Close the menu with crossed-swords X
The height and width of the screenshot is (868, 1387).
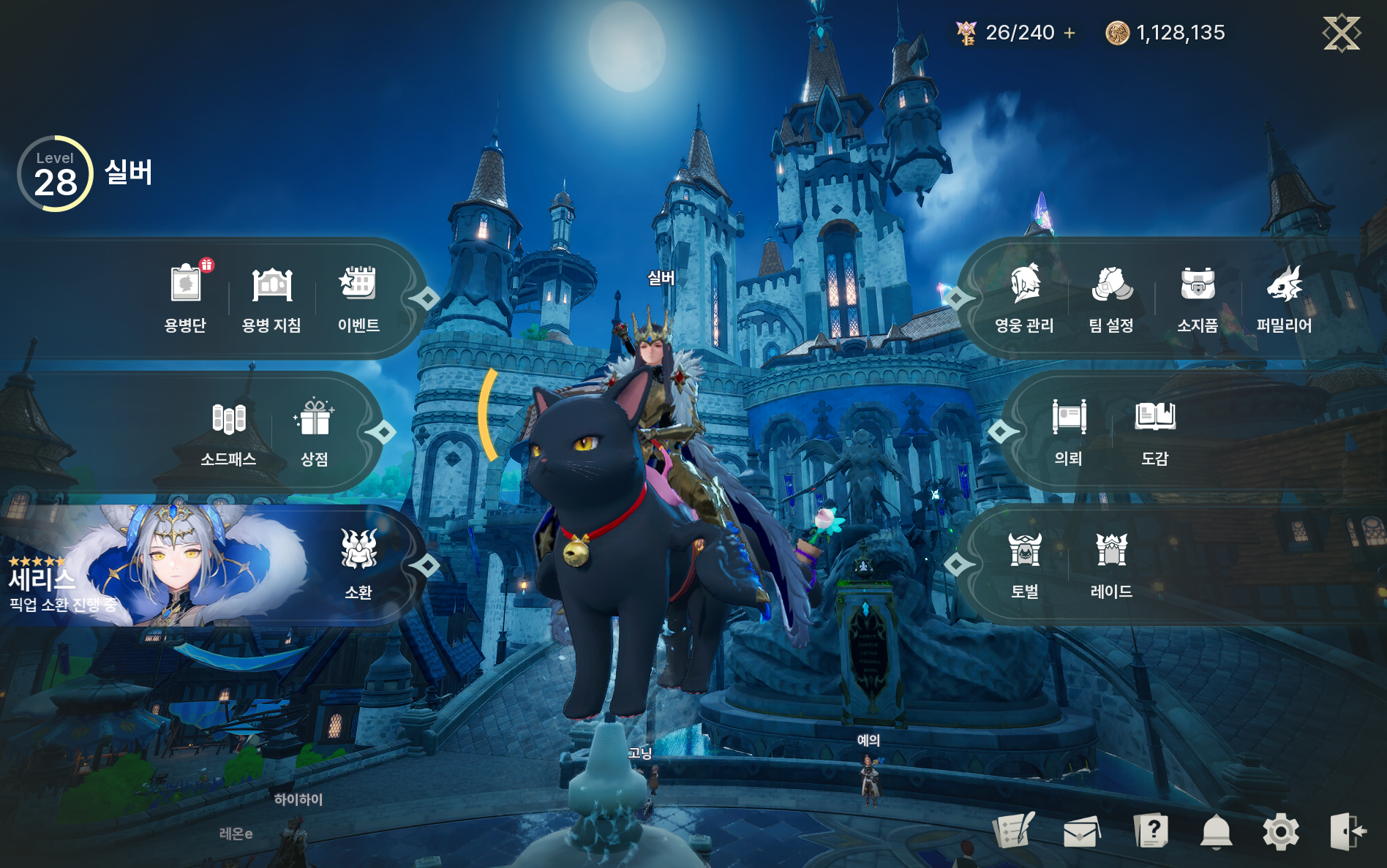pyautogui.click(x=1341, y=34)
